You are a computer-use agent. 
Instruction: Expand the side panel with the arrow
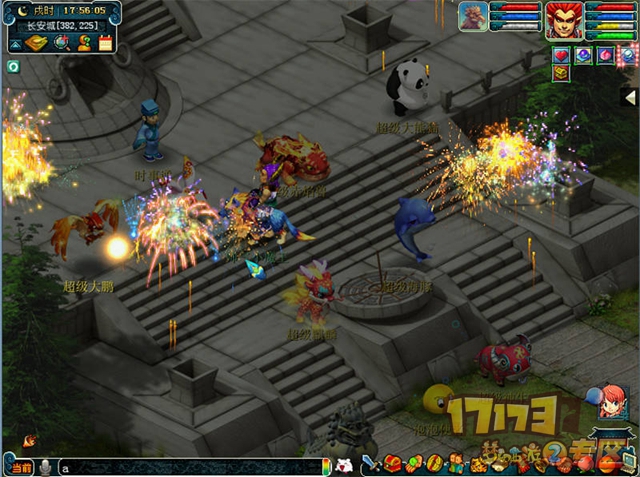tap(629, 97)
